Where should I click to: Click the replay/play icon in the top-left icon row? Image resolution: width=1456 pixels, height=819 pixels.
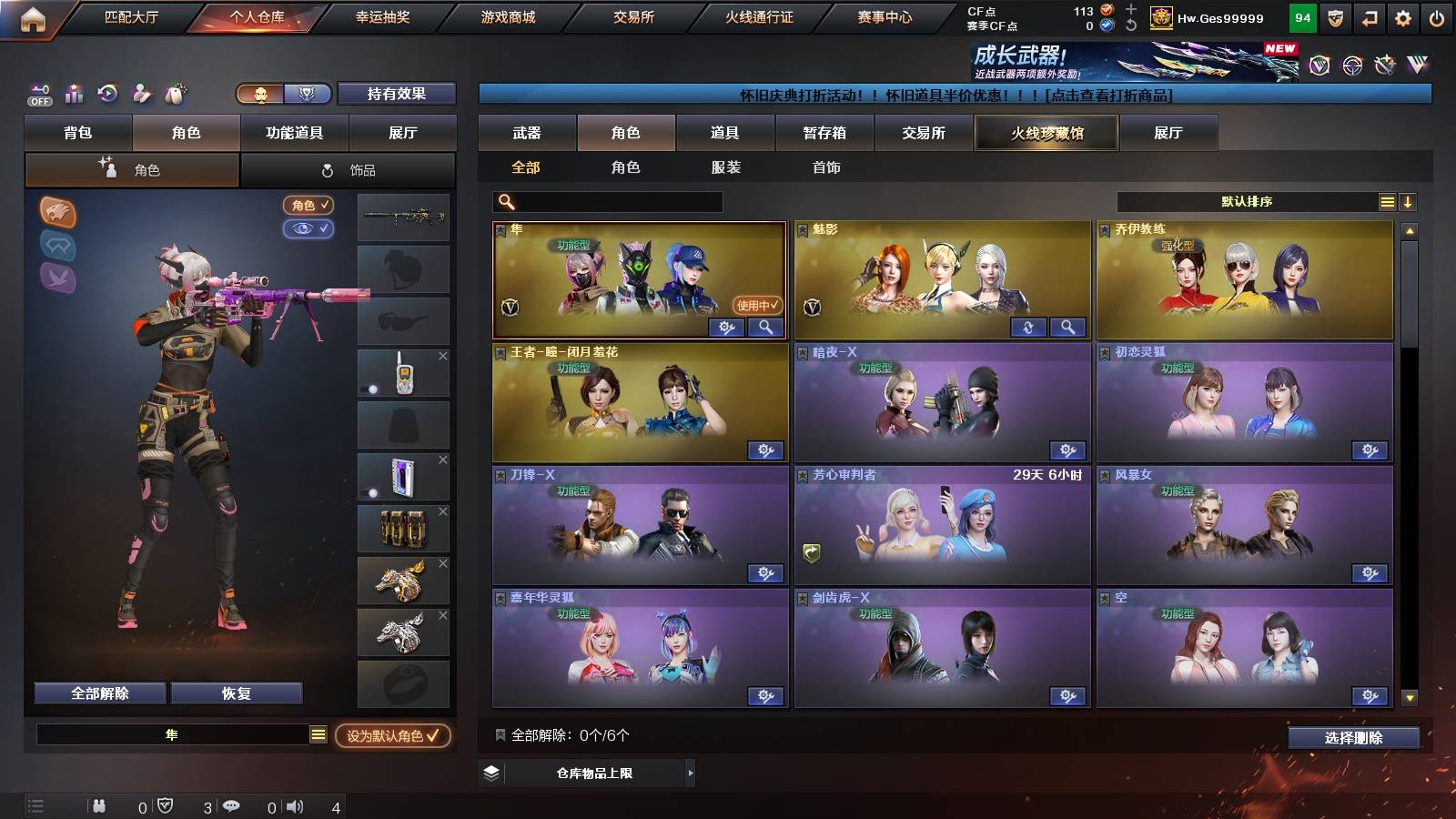(x=106, y=94)
